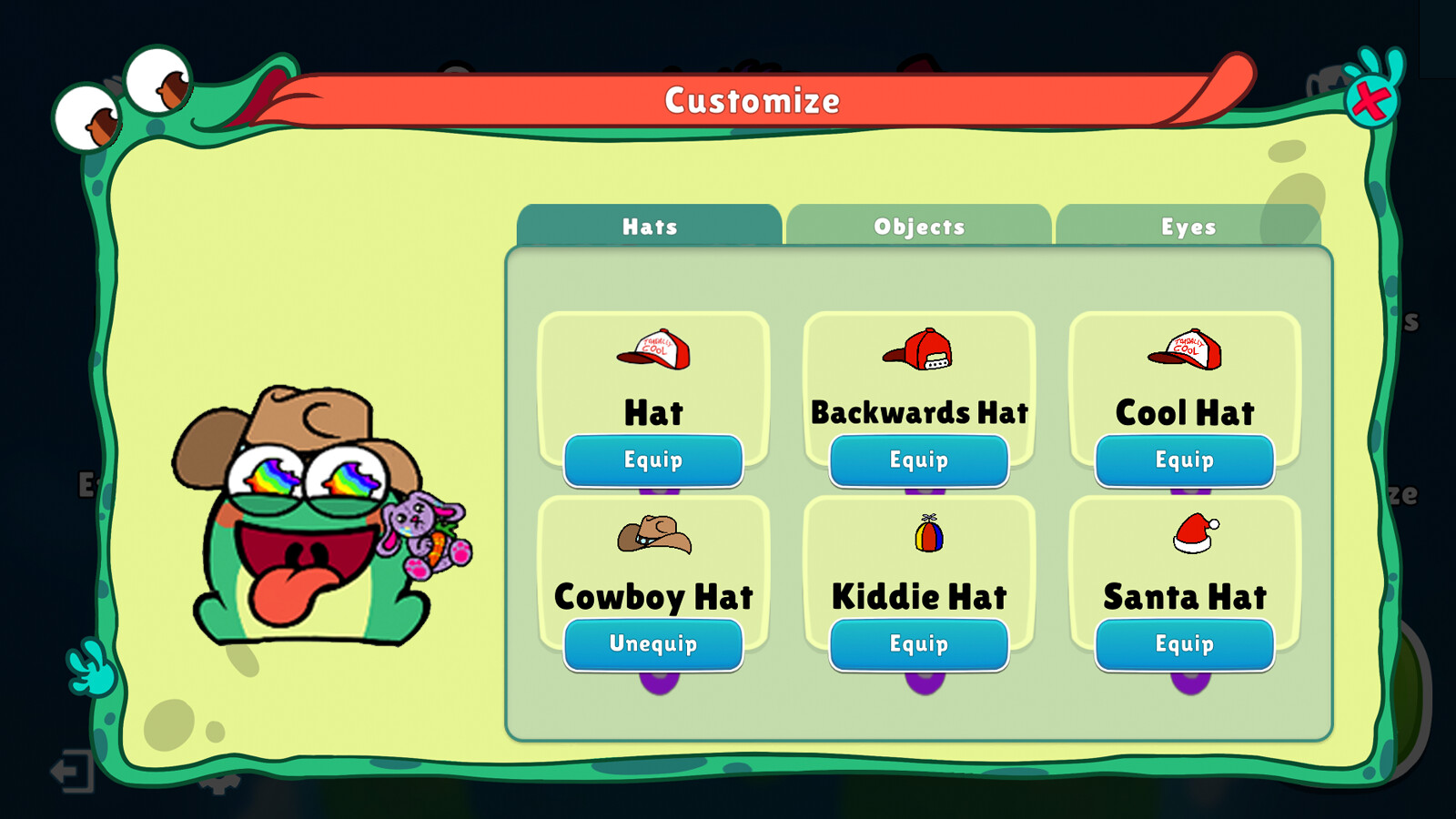
Task: Unequip the Cowboy Hat
Action: 654,644
